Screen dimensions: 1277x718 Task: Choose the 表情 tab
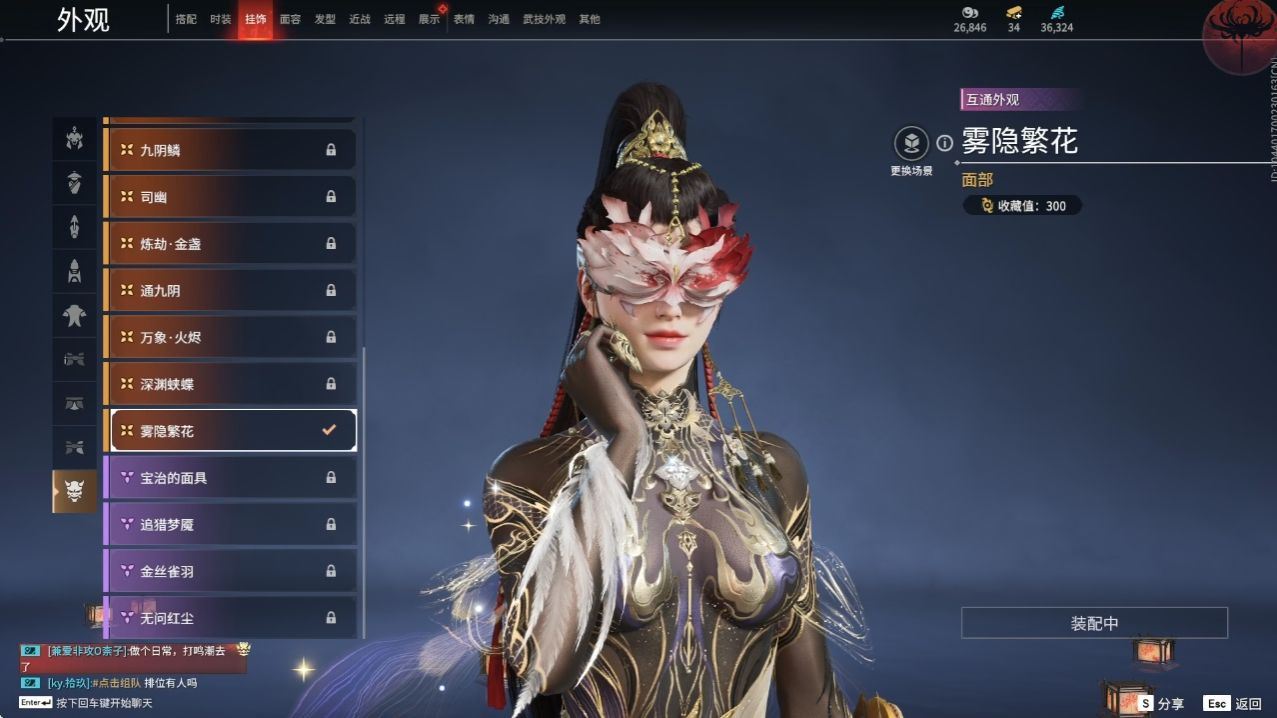464,19
